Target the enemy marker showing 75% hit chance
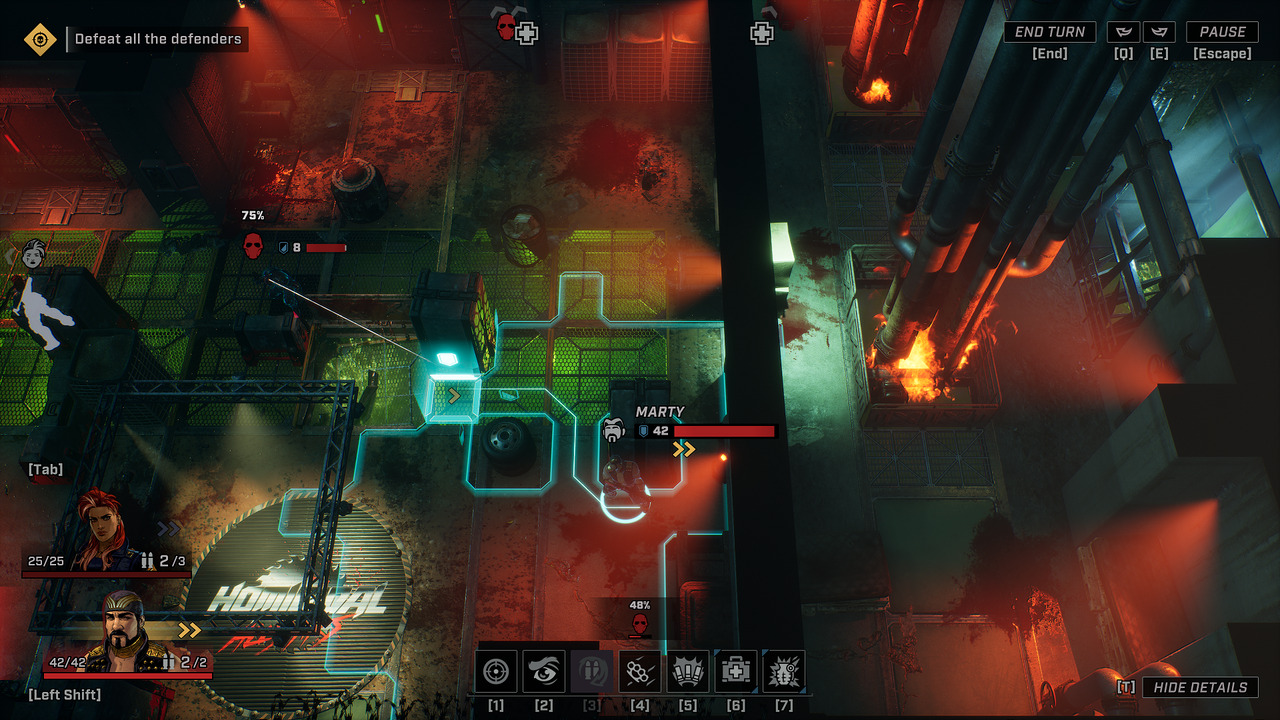The image size is (1280, 720). (253, 245)
